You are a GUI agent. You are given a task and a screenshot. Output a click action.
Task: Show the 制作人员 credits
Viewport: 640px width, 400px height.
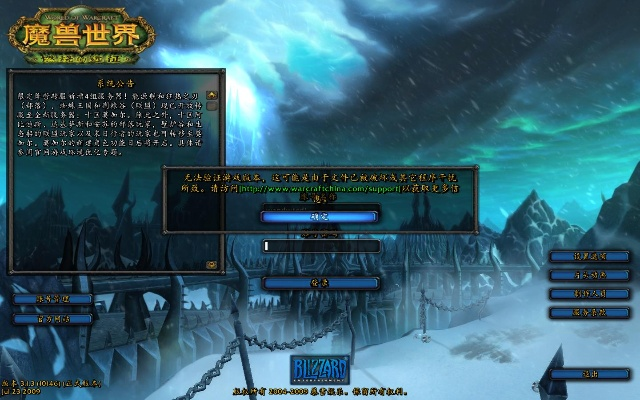pyautogui.click(x=589, y=294)
